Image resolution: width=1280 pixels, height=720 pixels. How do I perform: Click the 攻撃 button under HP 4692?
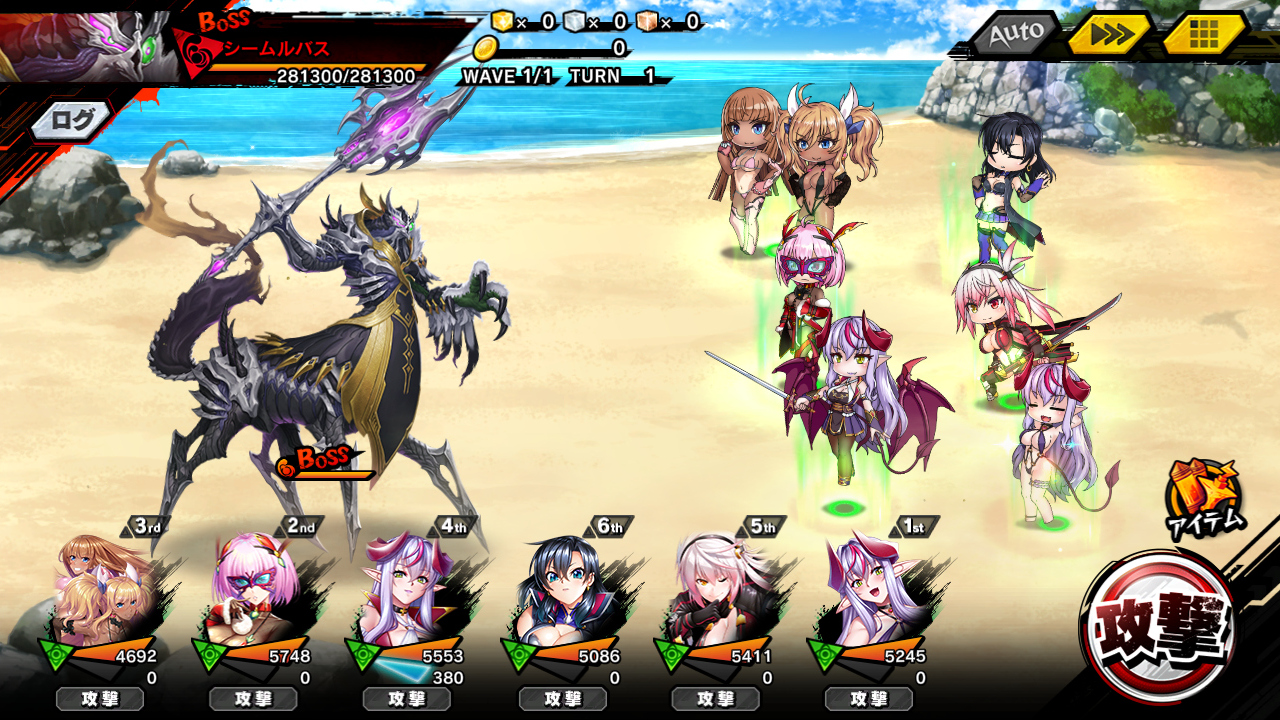(x=100, y=699)
